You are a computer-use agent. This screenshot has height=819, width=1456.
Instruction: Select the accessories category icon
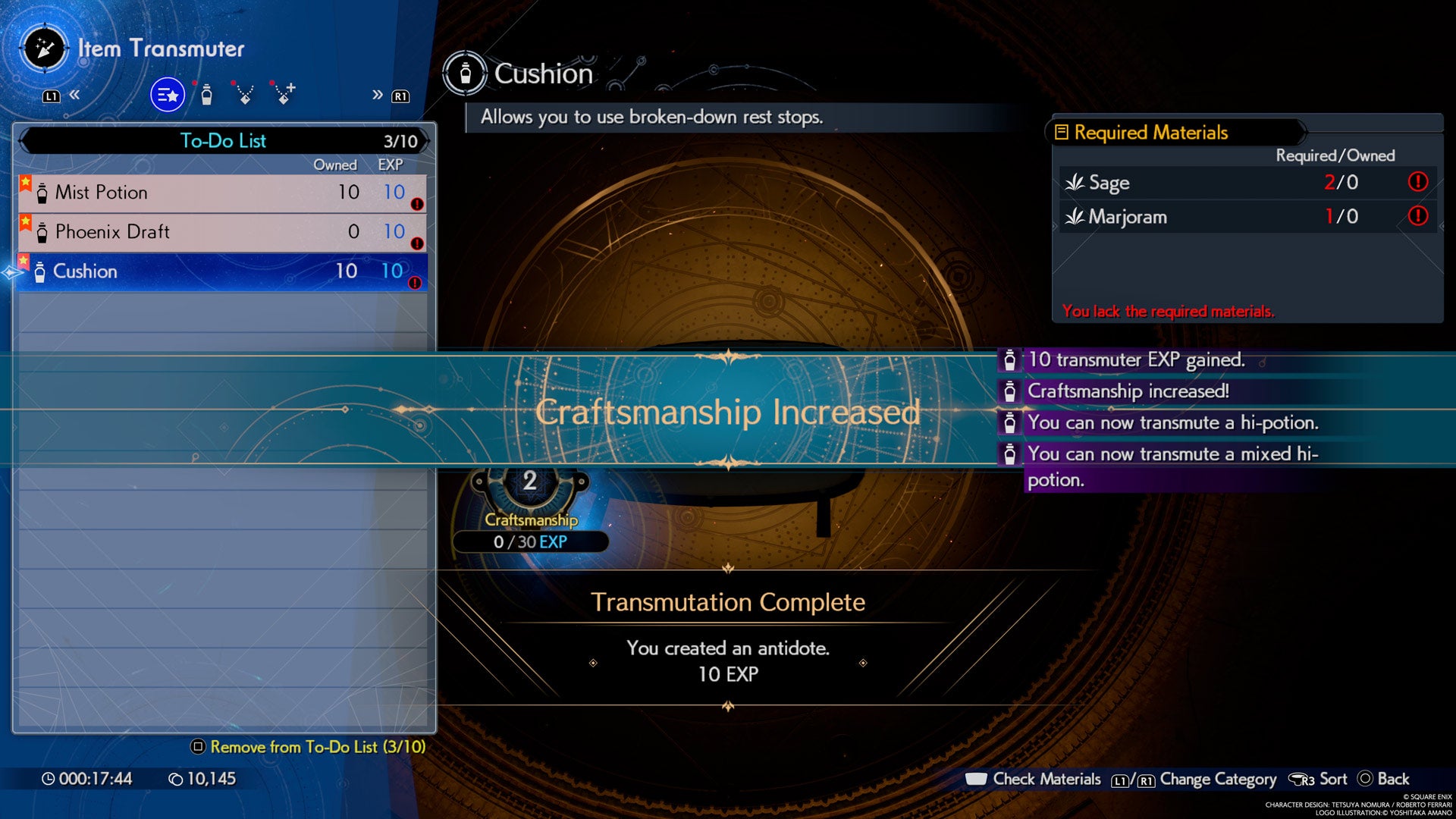click(x=244, y=94)
